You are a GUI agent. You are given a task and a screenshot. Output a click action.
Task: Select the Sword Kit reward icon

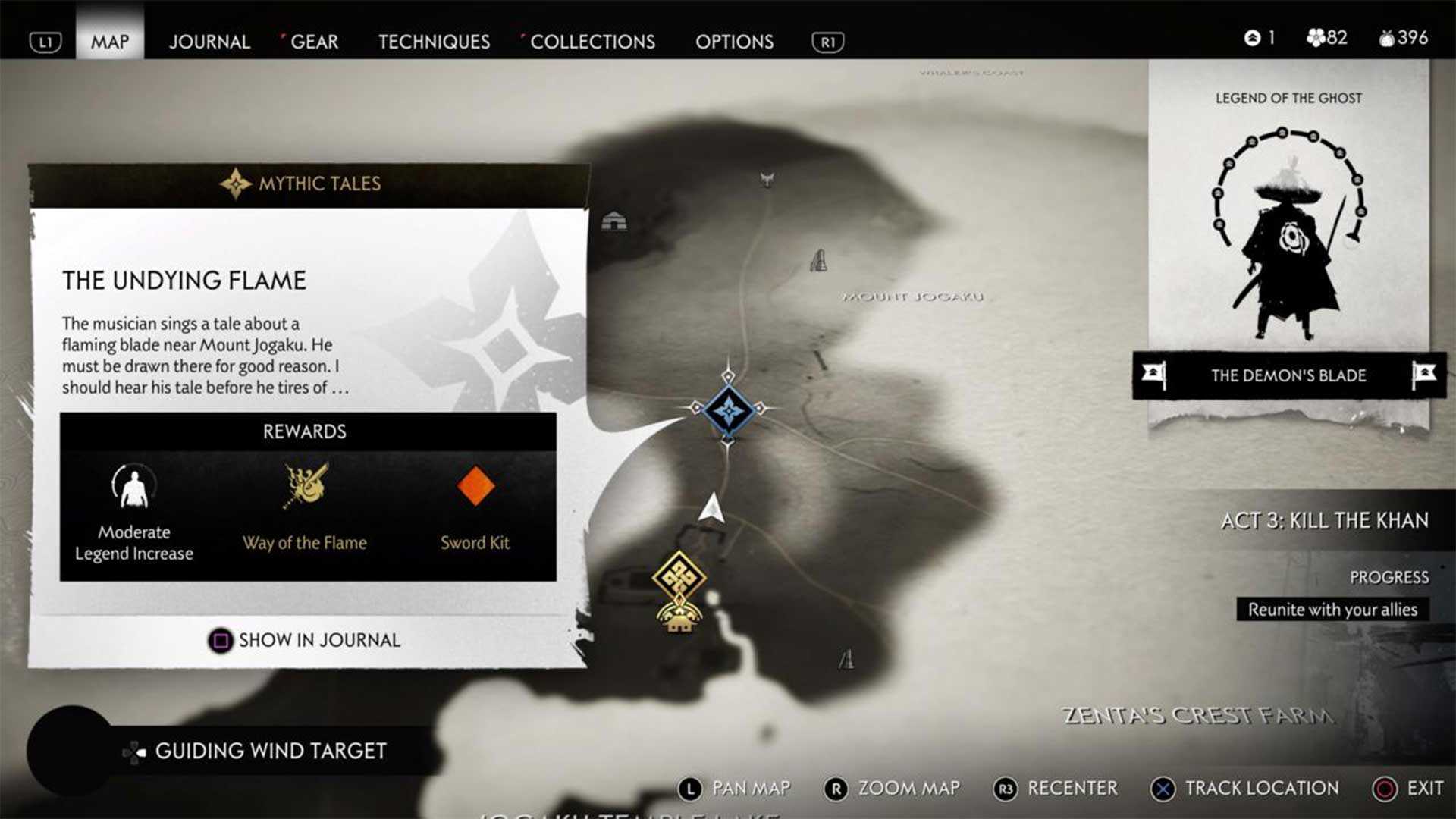point(475,487)
